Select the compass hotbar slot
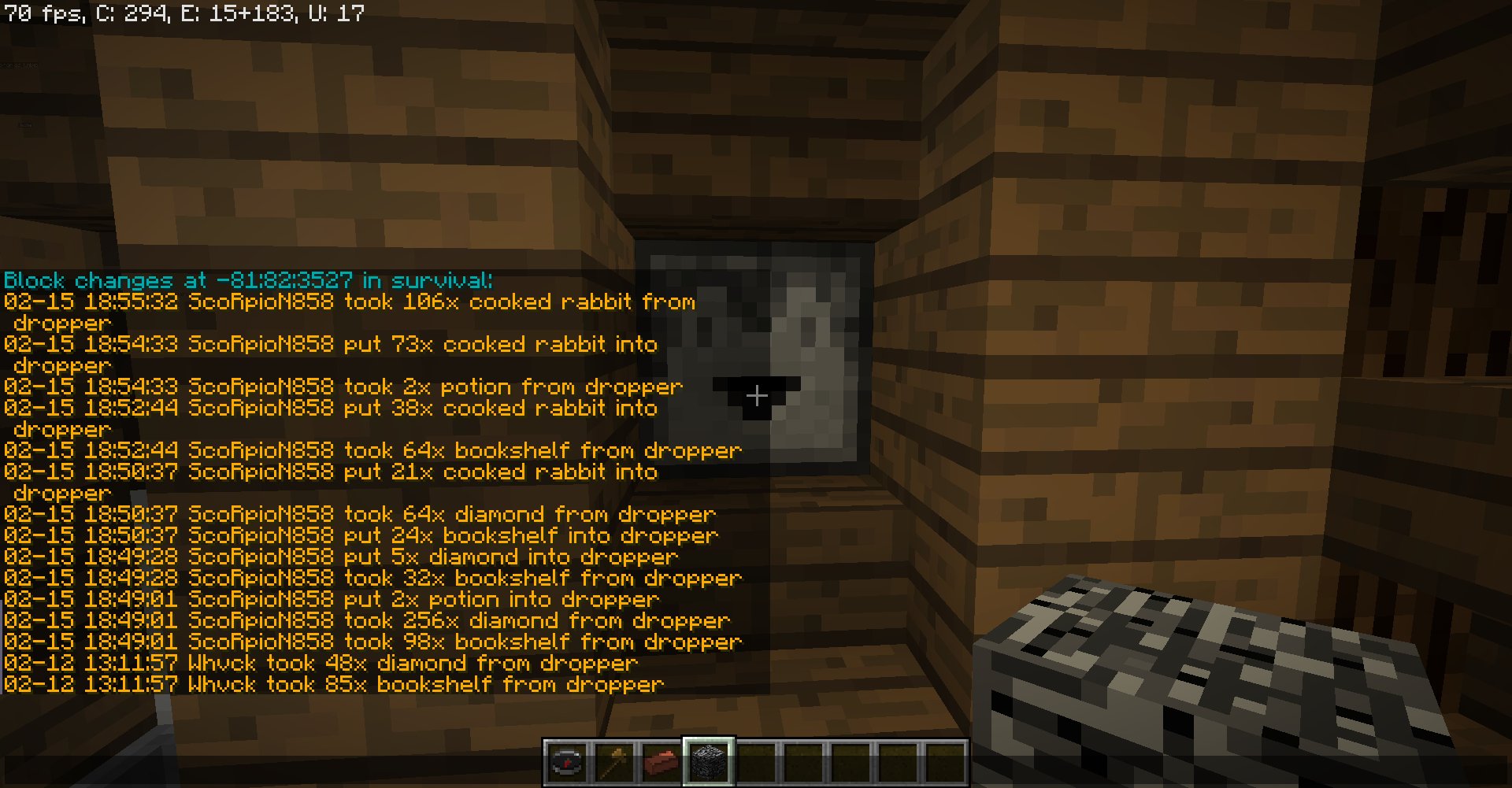The image size is (1512, 788). [x=567, y=762]
